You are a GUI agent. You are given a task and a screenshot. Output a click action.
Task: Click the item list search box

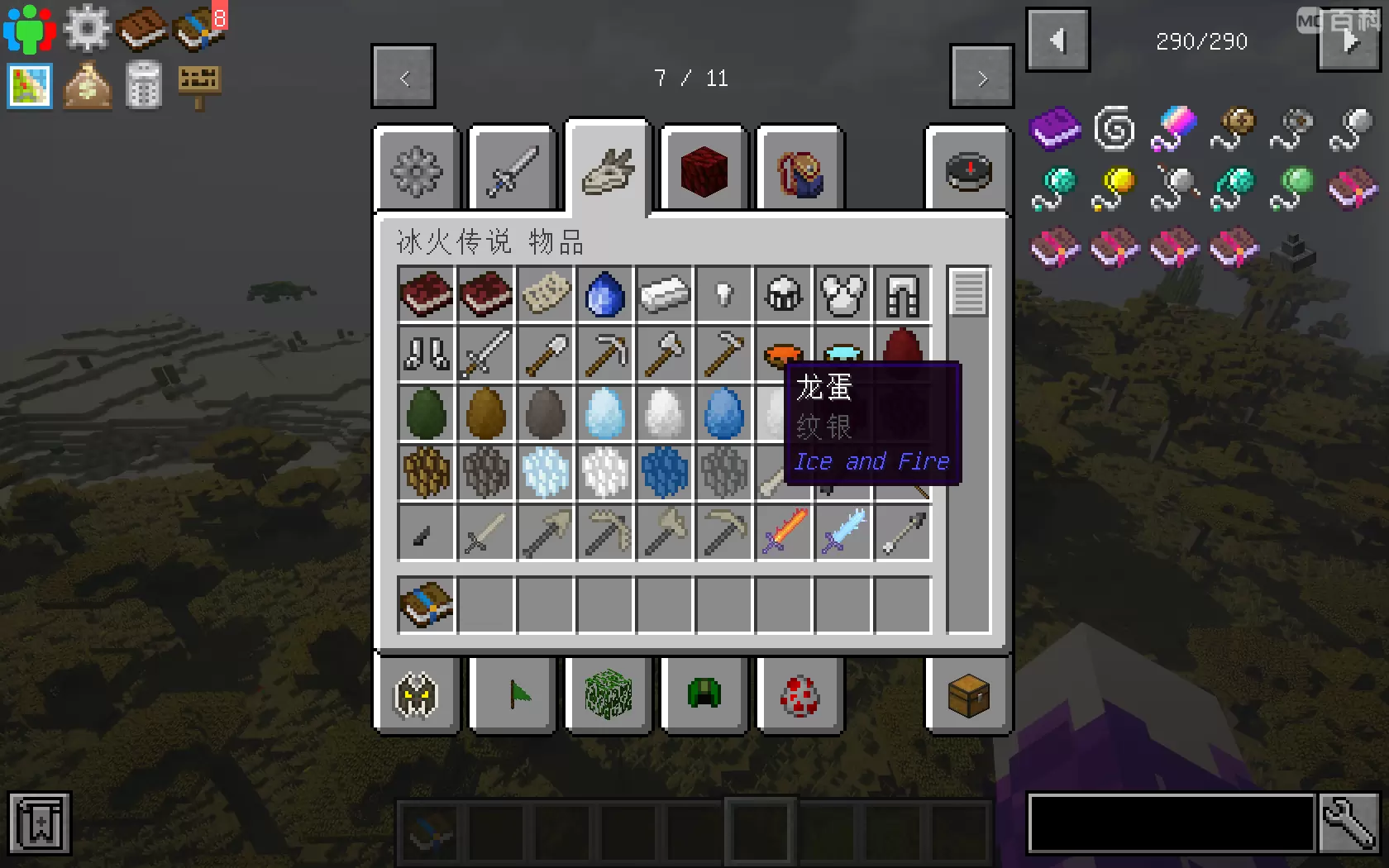(1171, 823)
